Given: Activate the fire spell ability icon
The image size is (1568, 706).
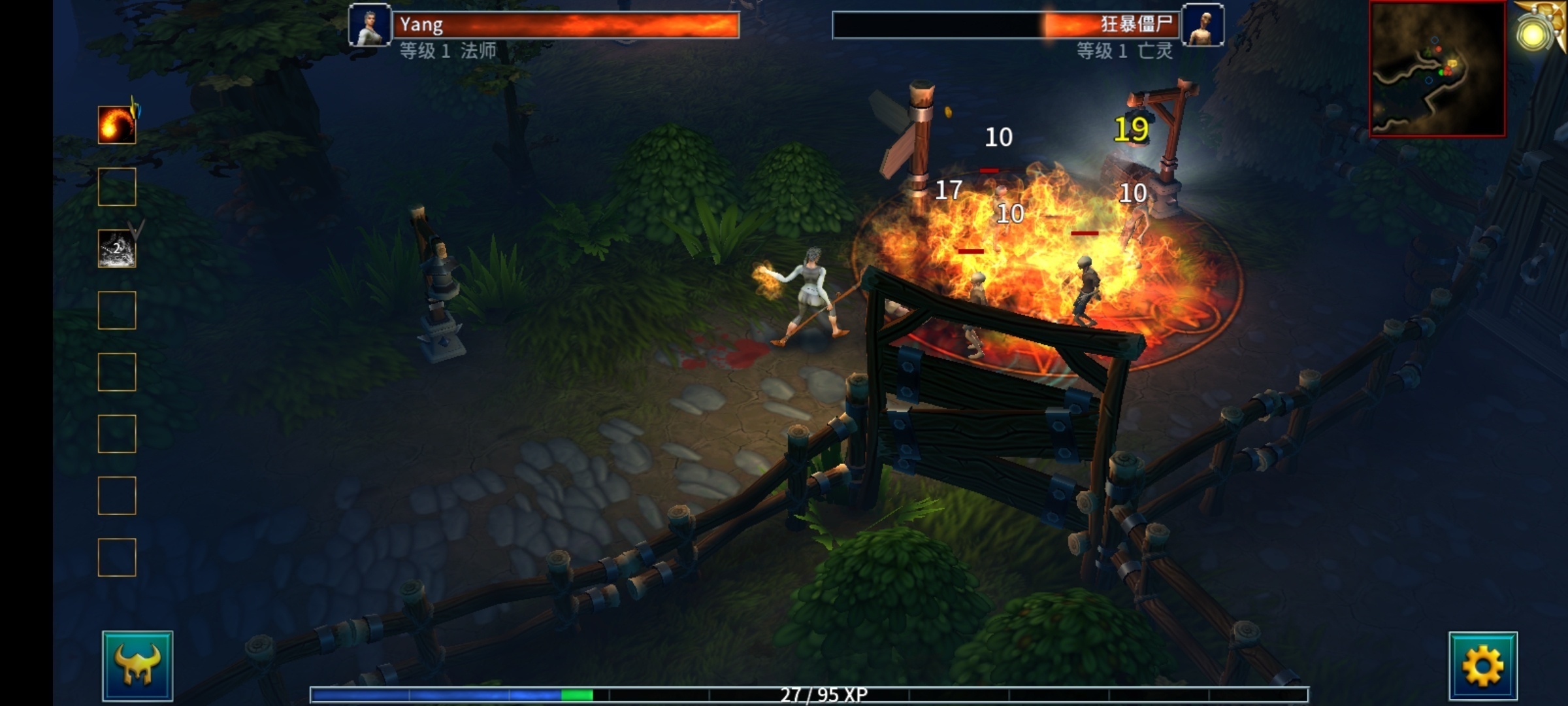Looking at the screenshot, I should click(117, 124).
